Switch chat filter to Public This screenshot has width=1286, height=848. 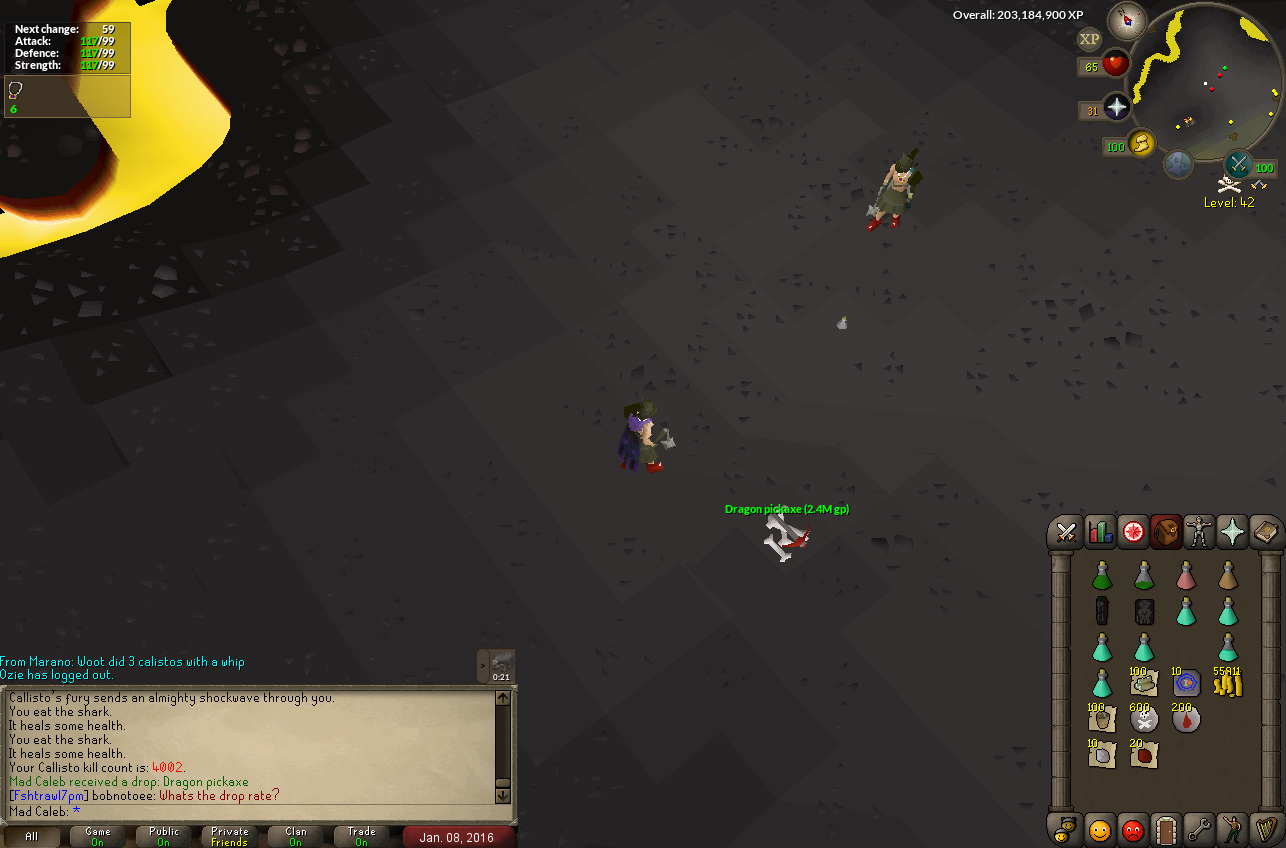[164, 837]
